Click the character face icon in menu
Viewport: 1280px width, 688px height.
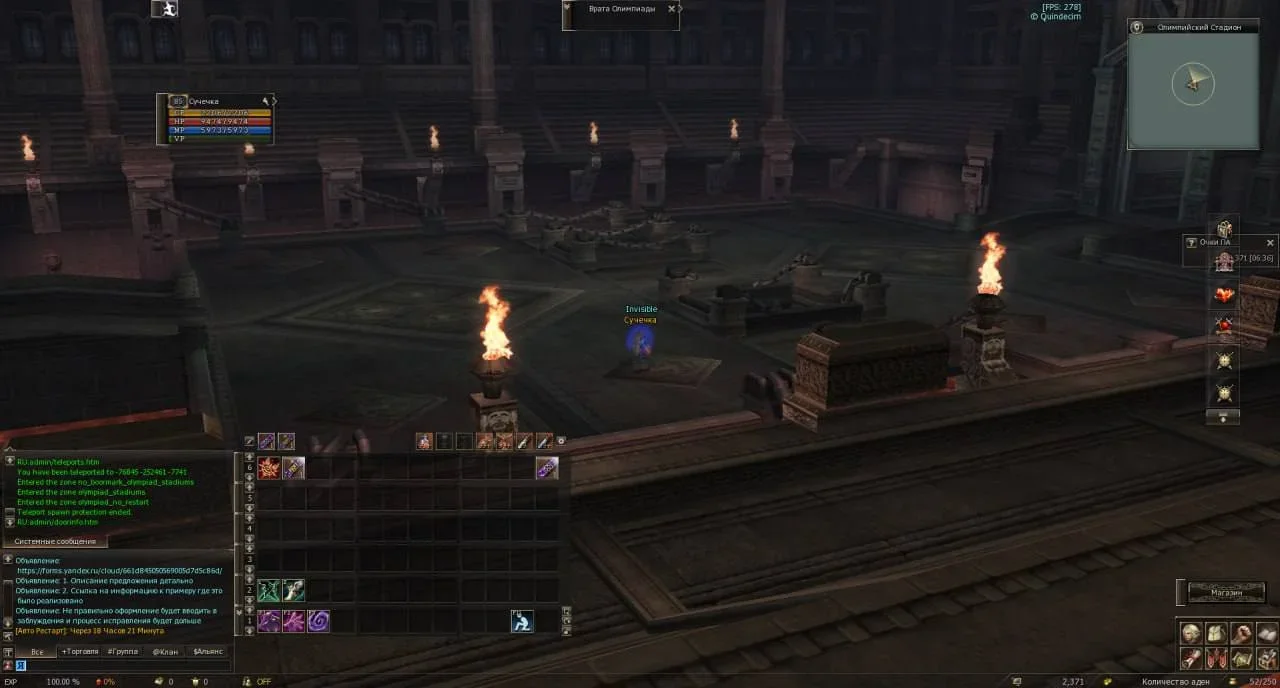(1190, 633)
